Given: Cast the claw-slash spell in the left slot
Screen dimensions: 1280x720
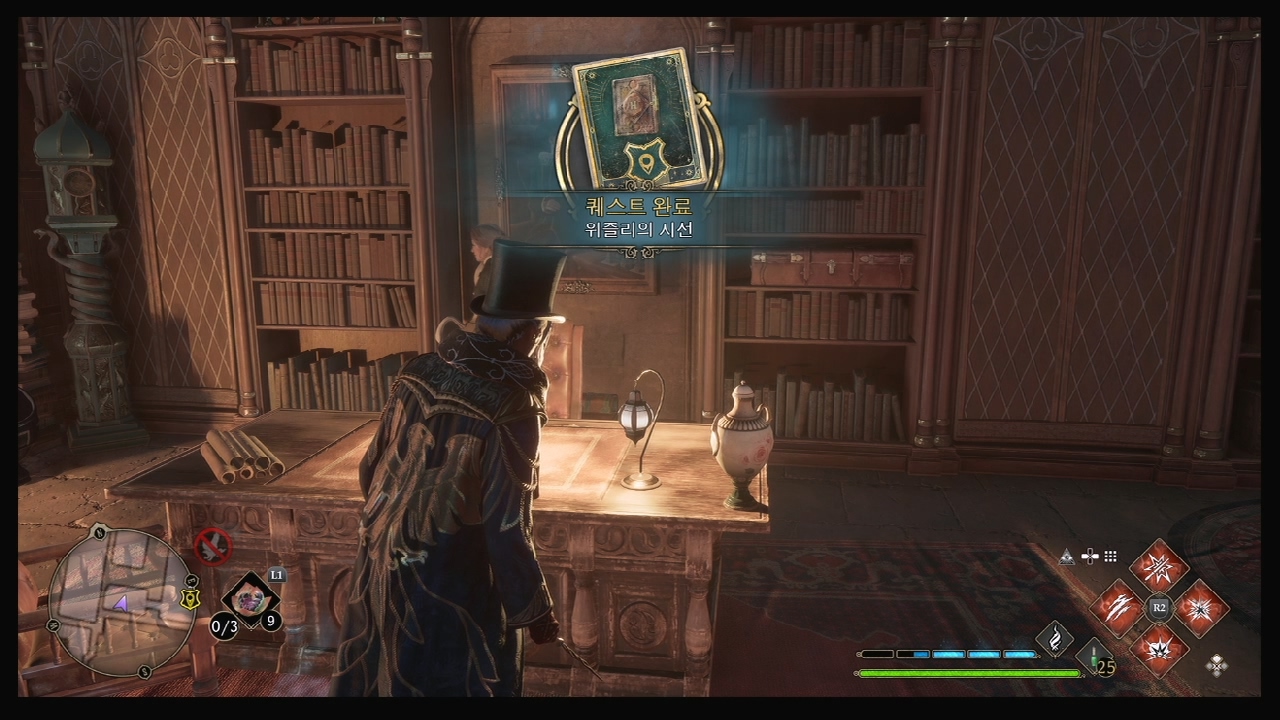Looking at the screenshot, I should click(x=1117, y=607).
